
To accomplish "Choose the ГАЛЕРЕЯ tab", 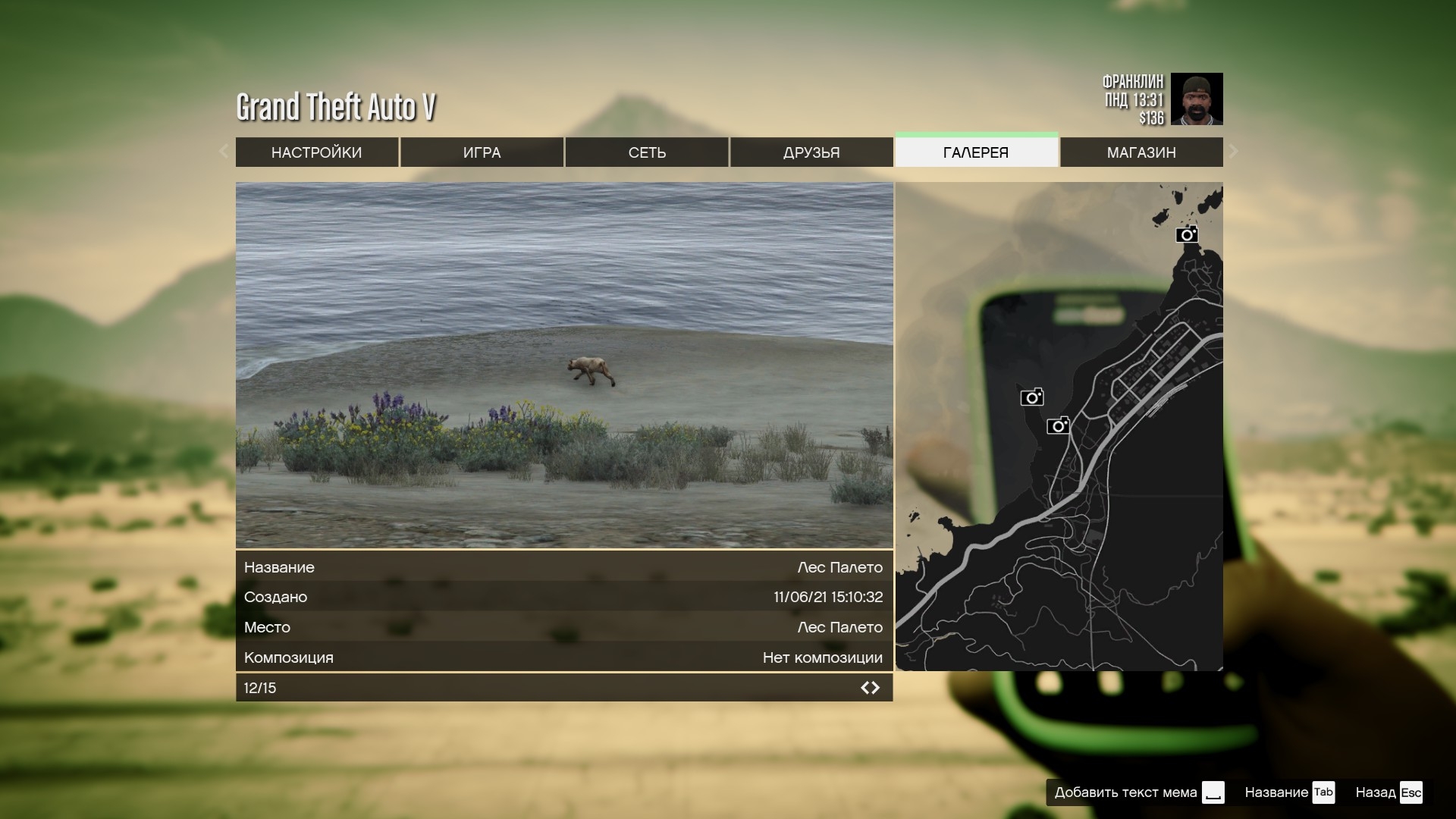I will pos(976,152).
